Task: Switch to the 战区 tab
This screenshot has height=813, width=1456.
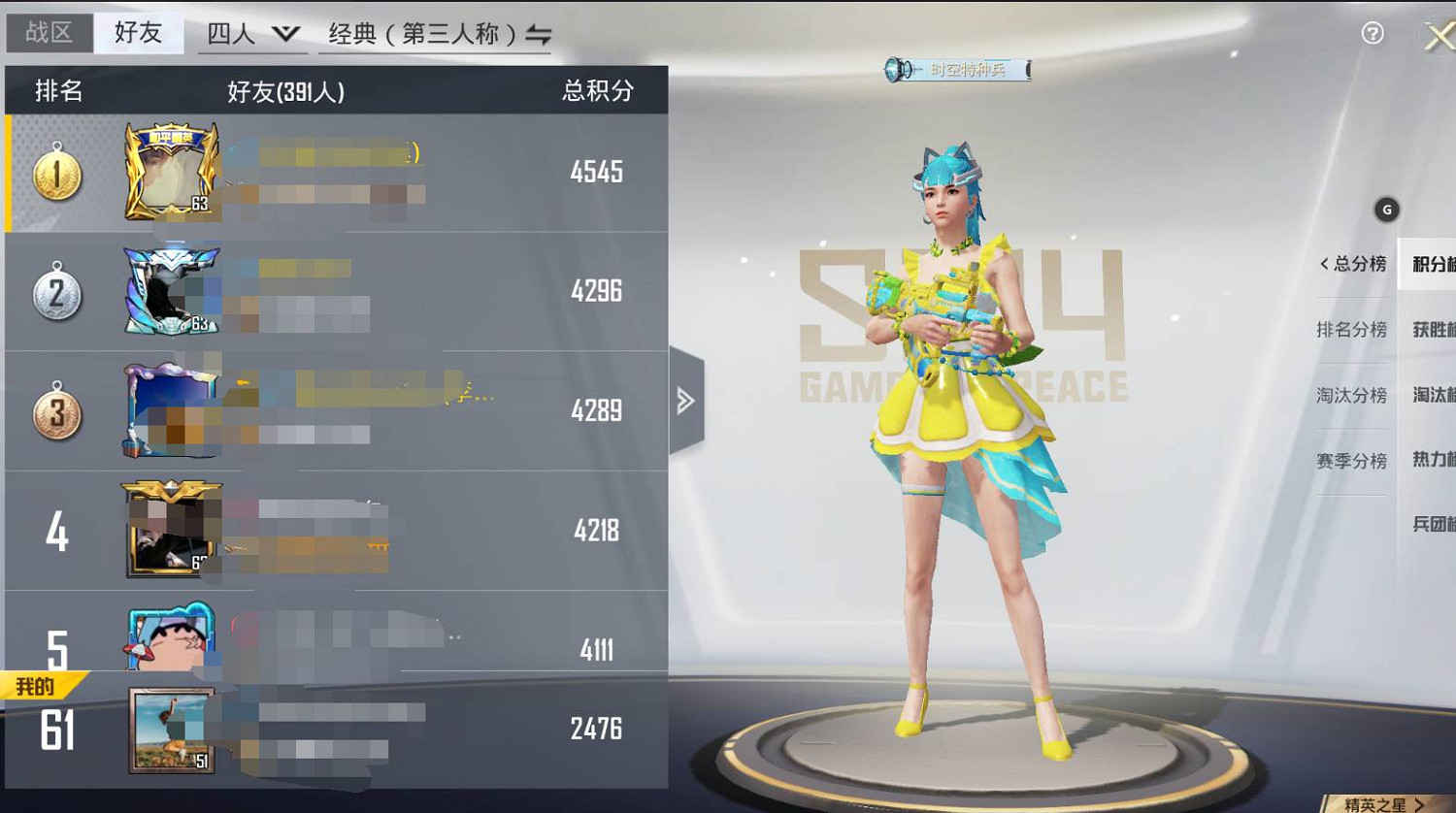Action: point(47,31)
